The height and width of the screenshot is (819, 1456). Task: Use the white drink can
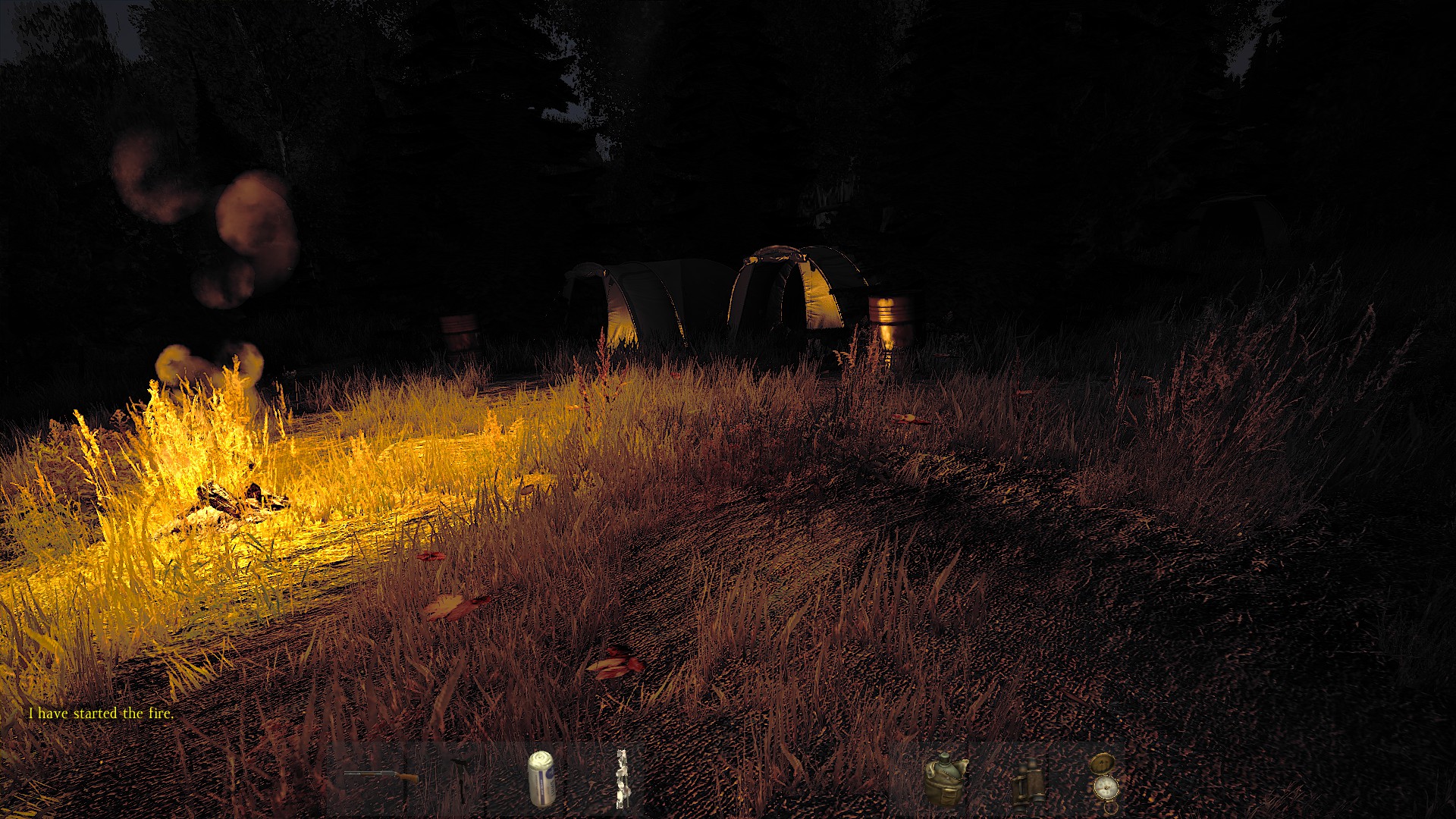pos(541,778)
